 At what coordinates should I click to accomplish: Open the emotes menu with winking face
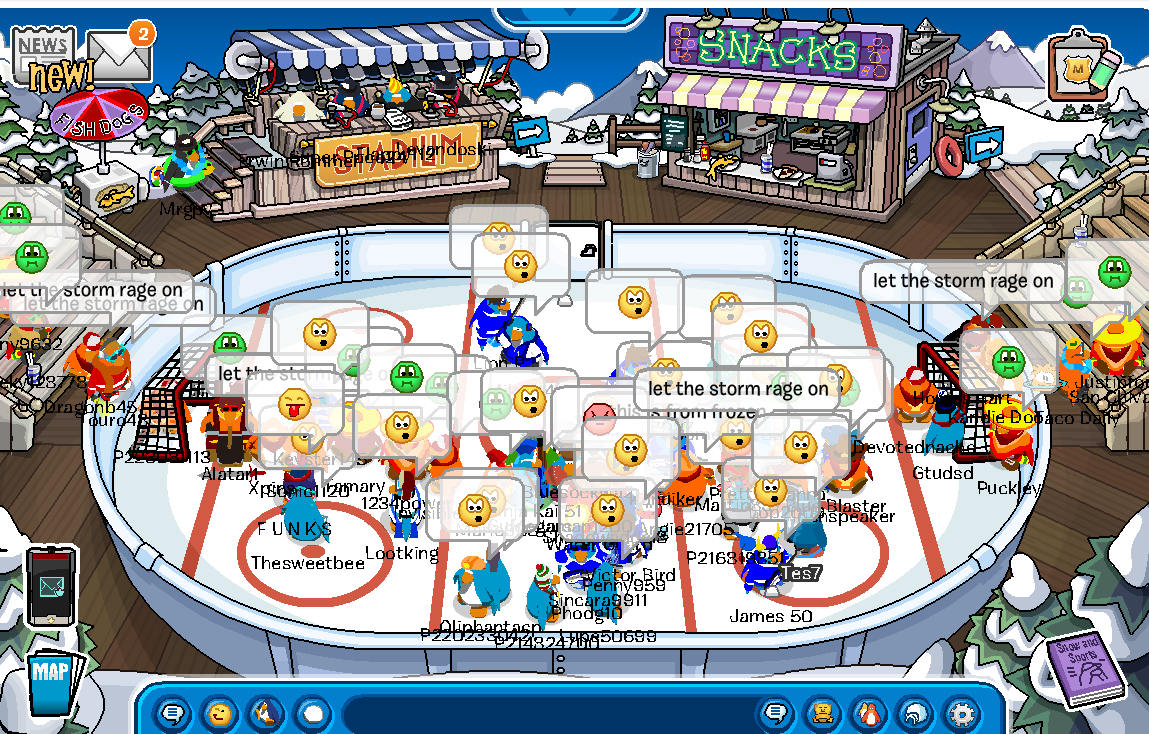coord(220,714)
